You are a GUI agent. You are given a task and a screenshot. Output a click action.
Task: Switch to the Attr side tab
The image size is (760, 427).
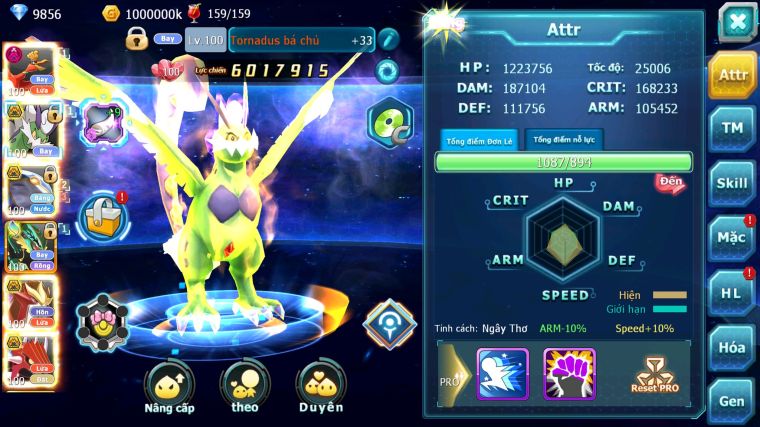click(732, 74)
